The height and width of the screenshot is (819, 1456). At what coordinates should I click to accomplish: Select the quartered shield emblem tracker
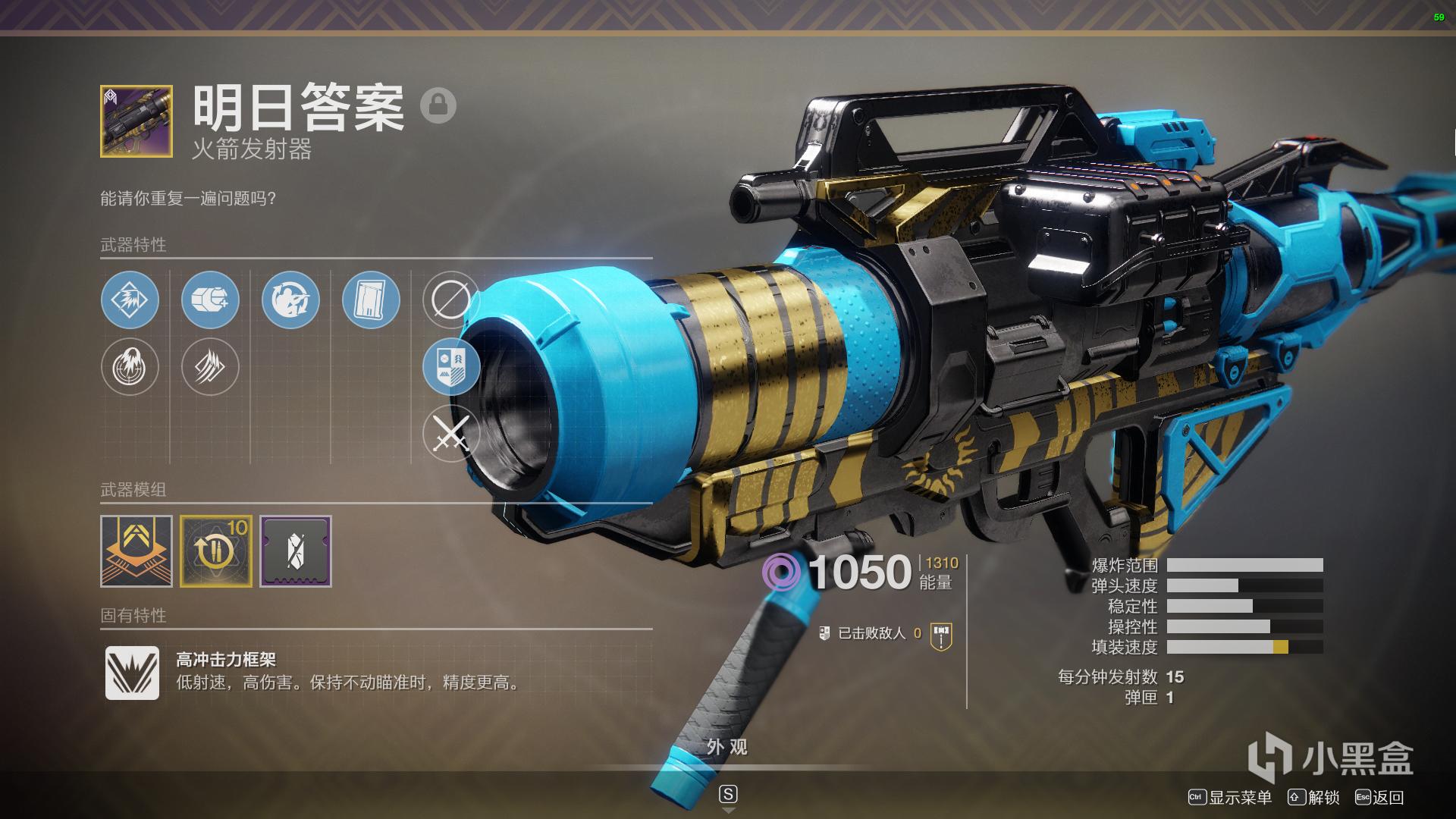coord(450,367)
